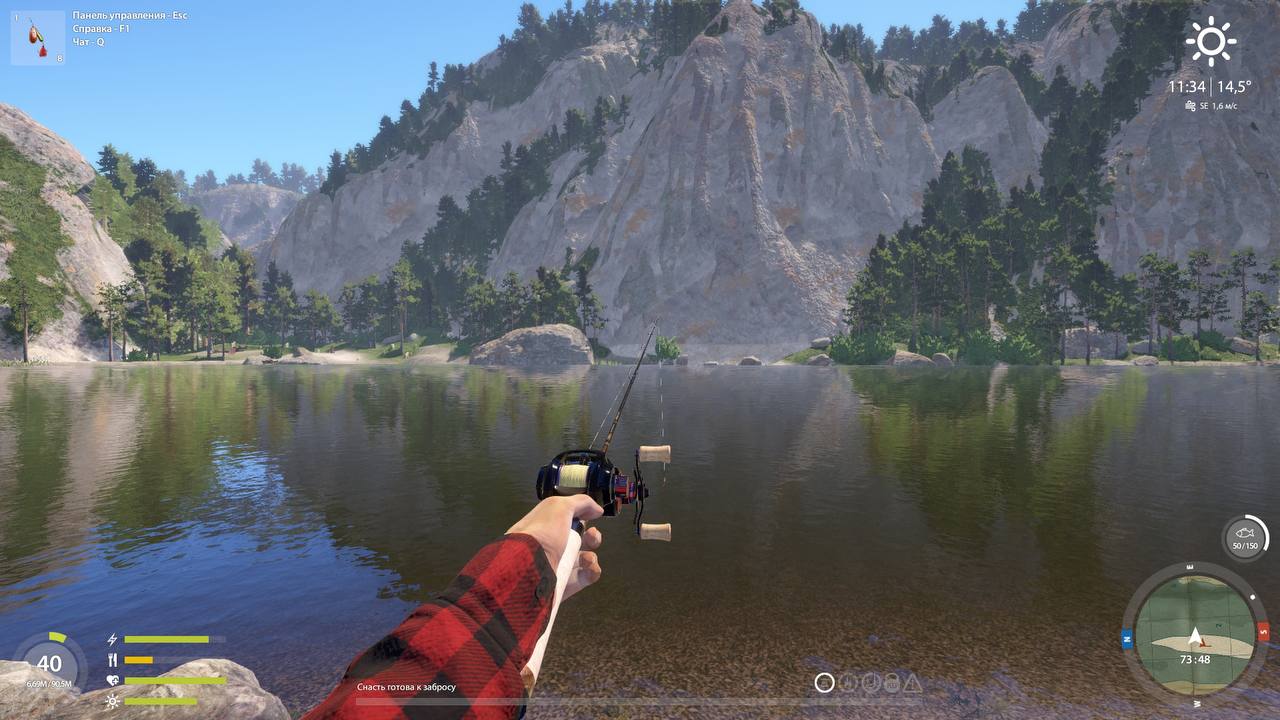Click the level 40 experience ring
1280x720 pixels.
point(49,664)
